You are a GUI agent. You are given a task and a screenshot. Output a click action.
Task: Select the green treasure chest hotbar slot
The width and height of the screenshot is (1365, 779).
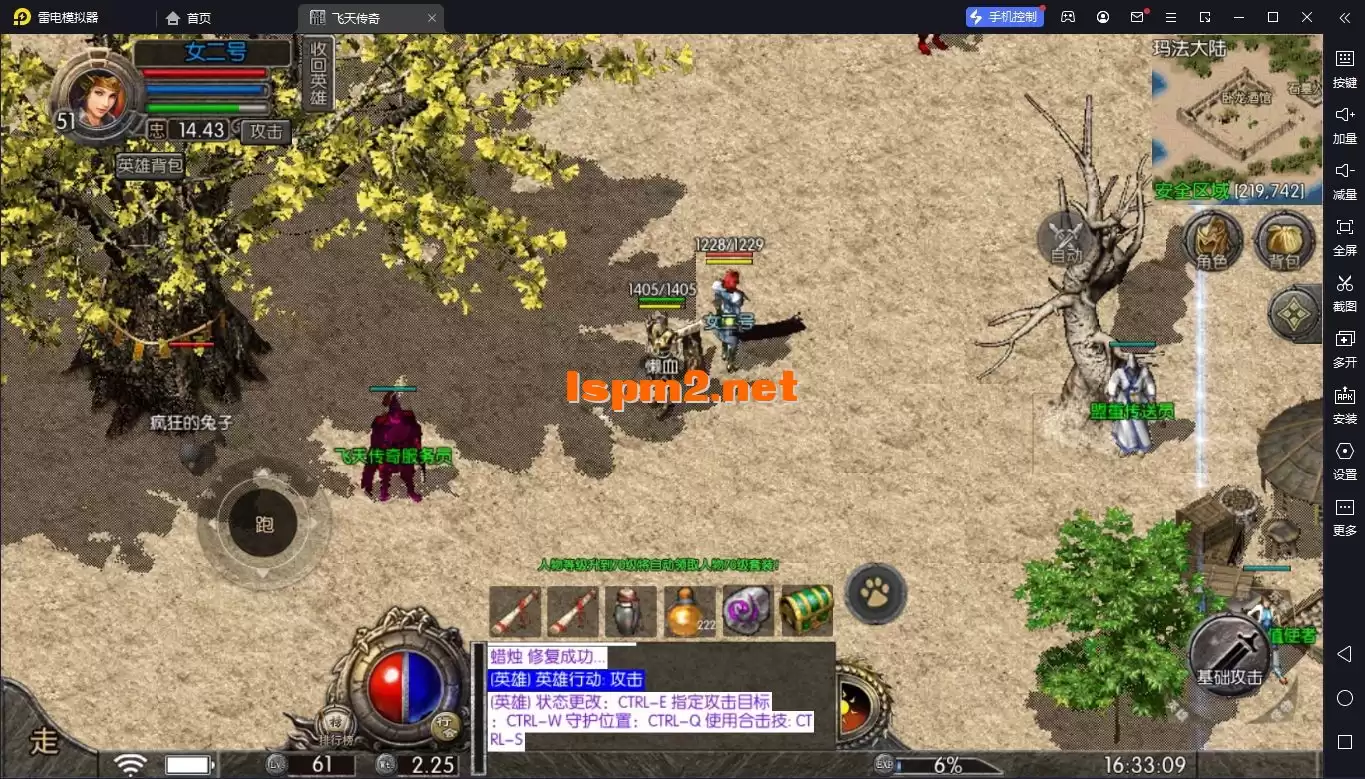pos(807,610)
